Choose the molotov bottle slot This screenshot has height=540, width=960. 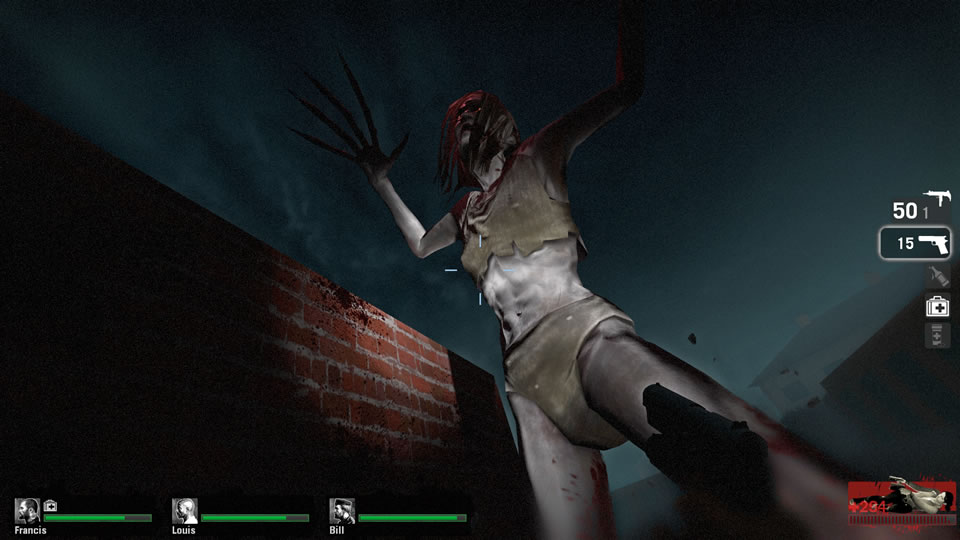click(x=937, y=277)
